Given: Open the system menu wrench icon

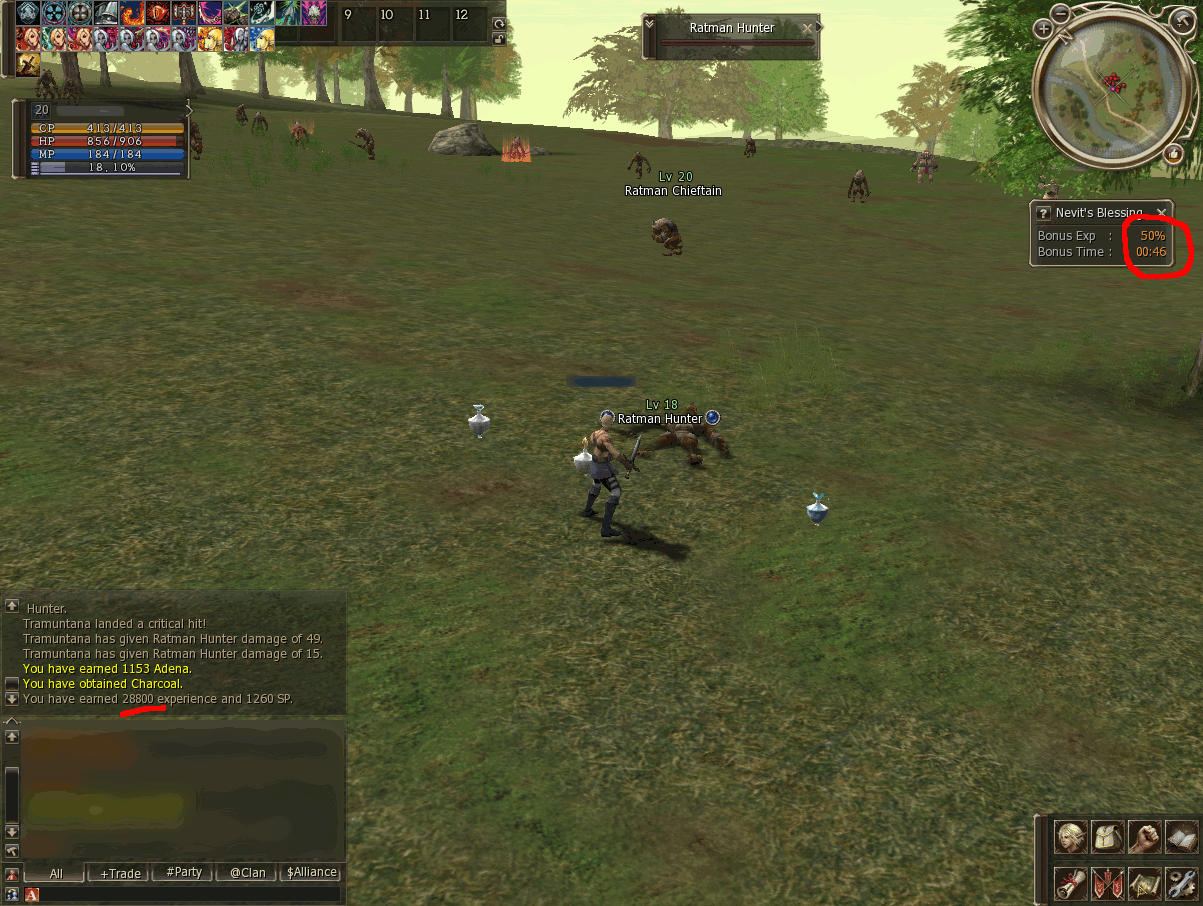Looking at the screenshot, I should (x=1182, y=883).
